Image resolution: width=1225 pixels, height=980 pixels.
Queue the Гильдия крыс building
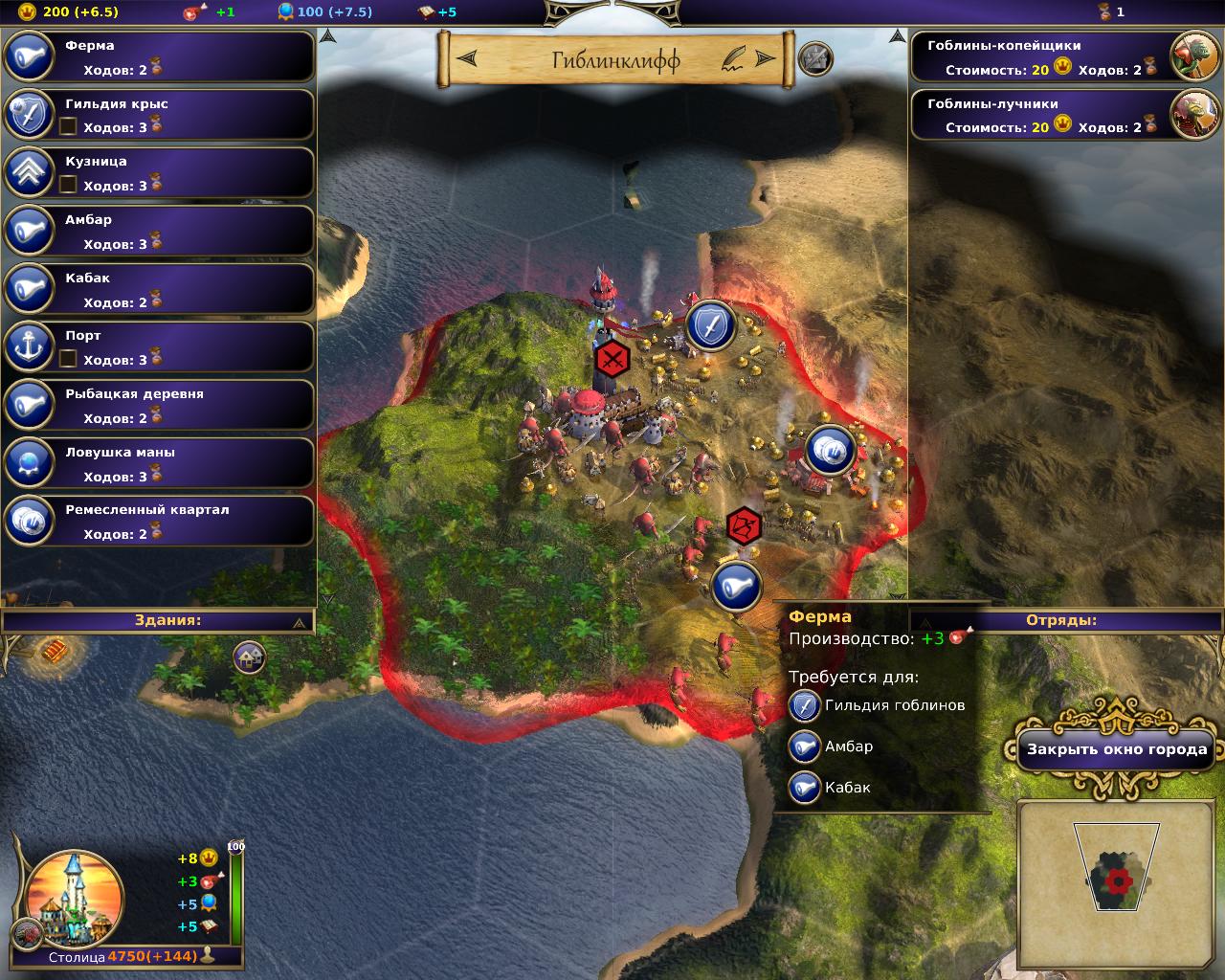click(x=159, y=116)
